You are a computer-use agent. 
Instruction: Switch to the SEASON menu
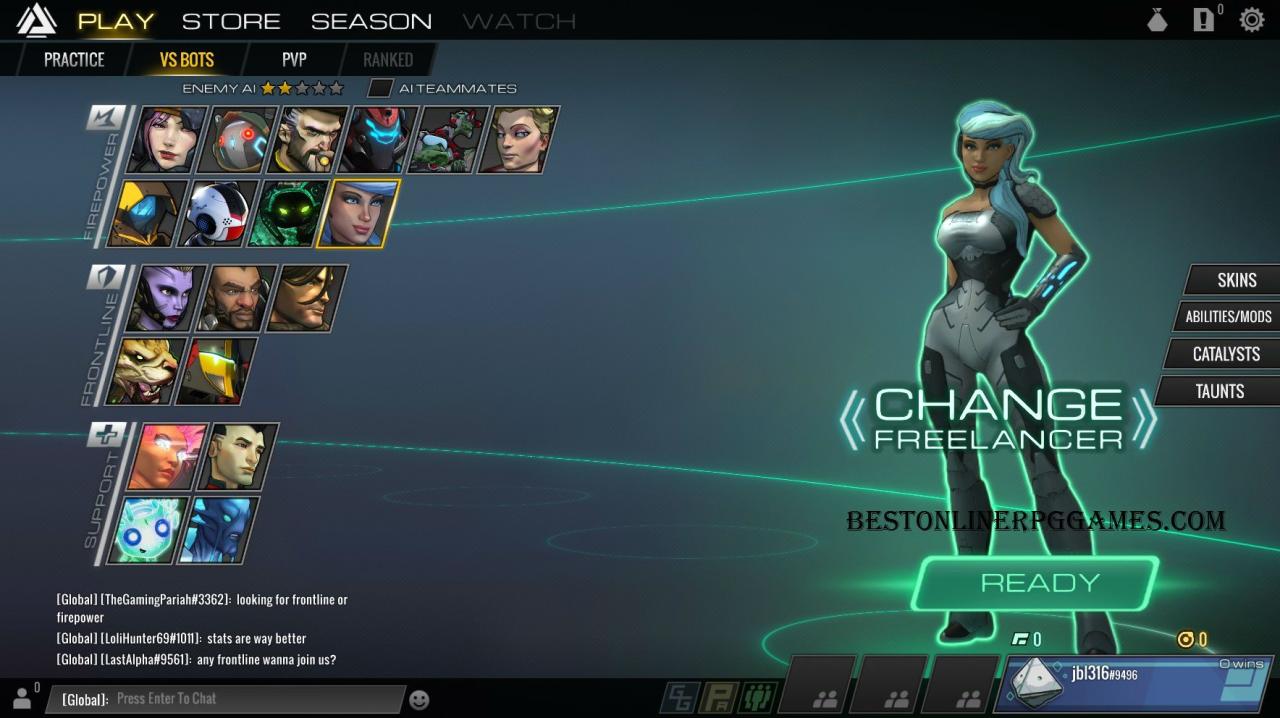click(371, 21)
